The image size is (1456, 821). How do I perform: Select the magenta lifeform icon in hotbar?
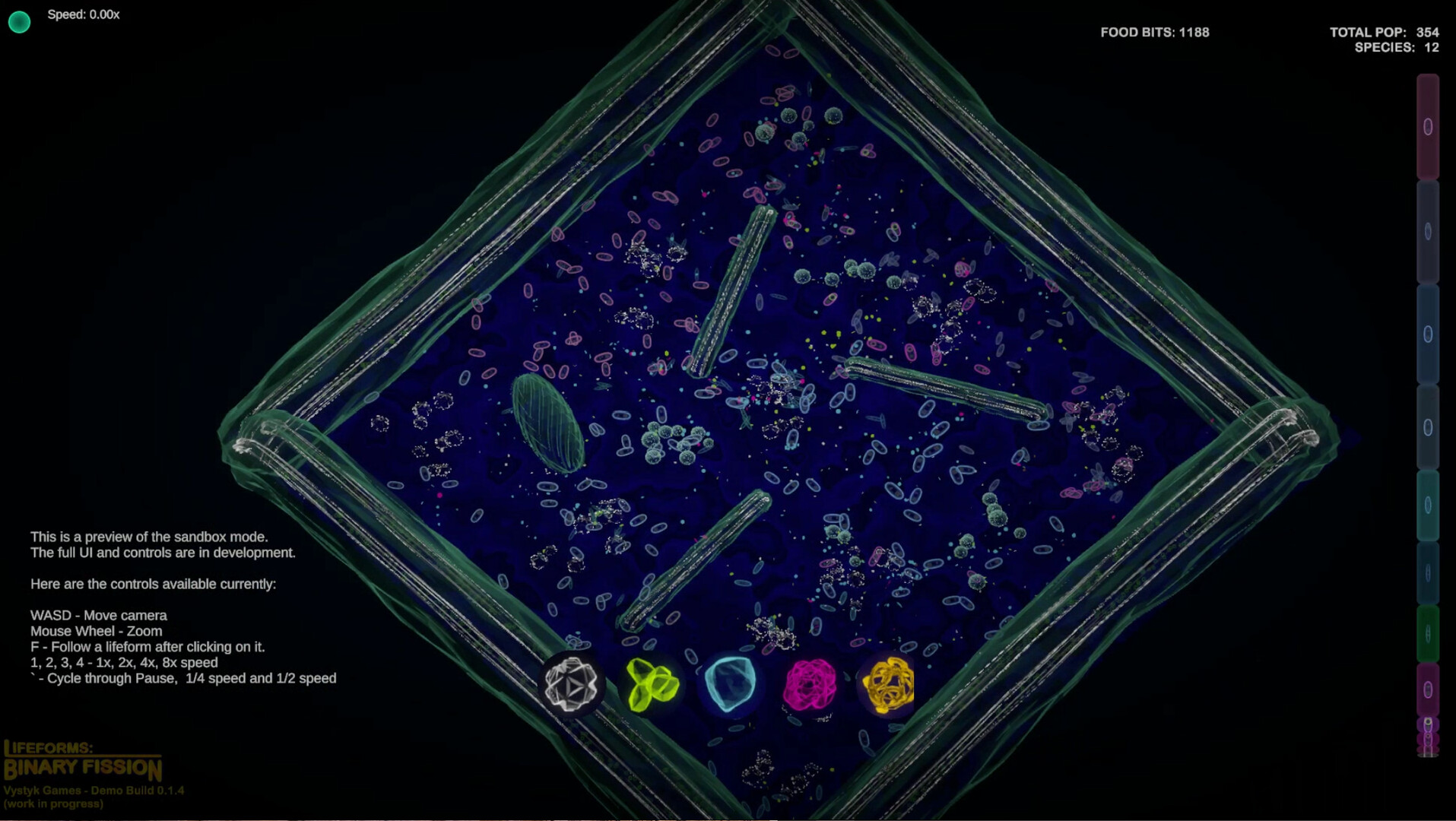tap(812, 686)
